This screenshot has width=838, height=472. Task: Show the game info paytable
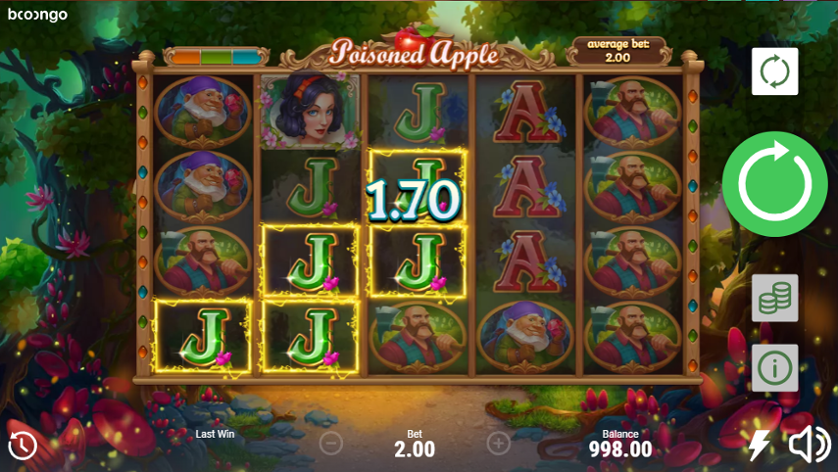point(775,367)
